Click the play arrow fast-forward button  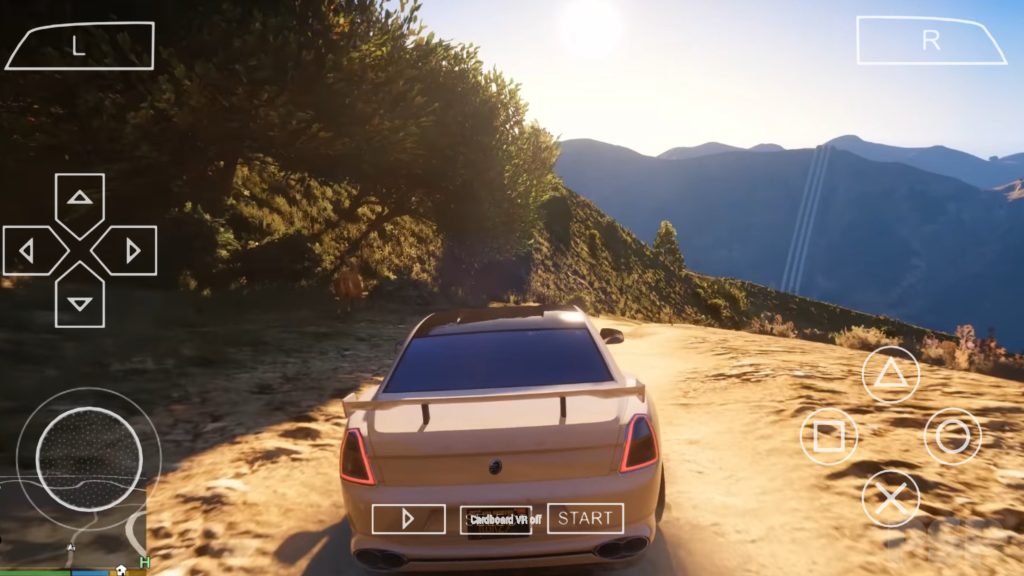coord(408,519)
